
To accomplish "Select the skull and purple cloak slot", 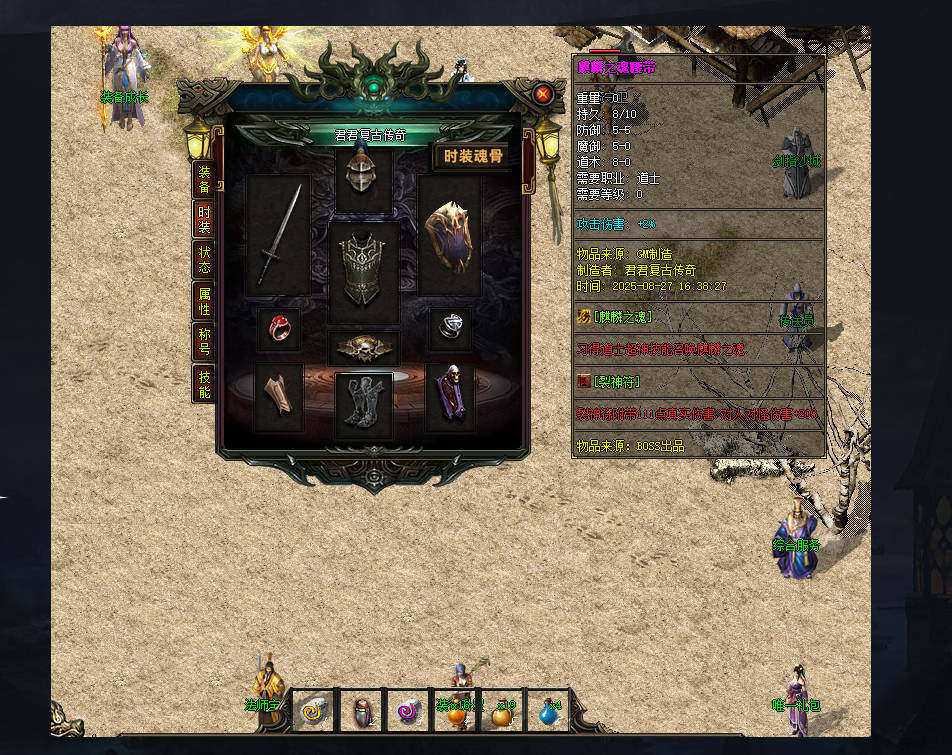I will click(x=450, y=395).
